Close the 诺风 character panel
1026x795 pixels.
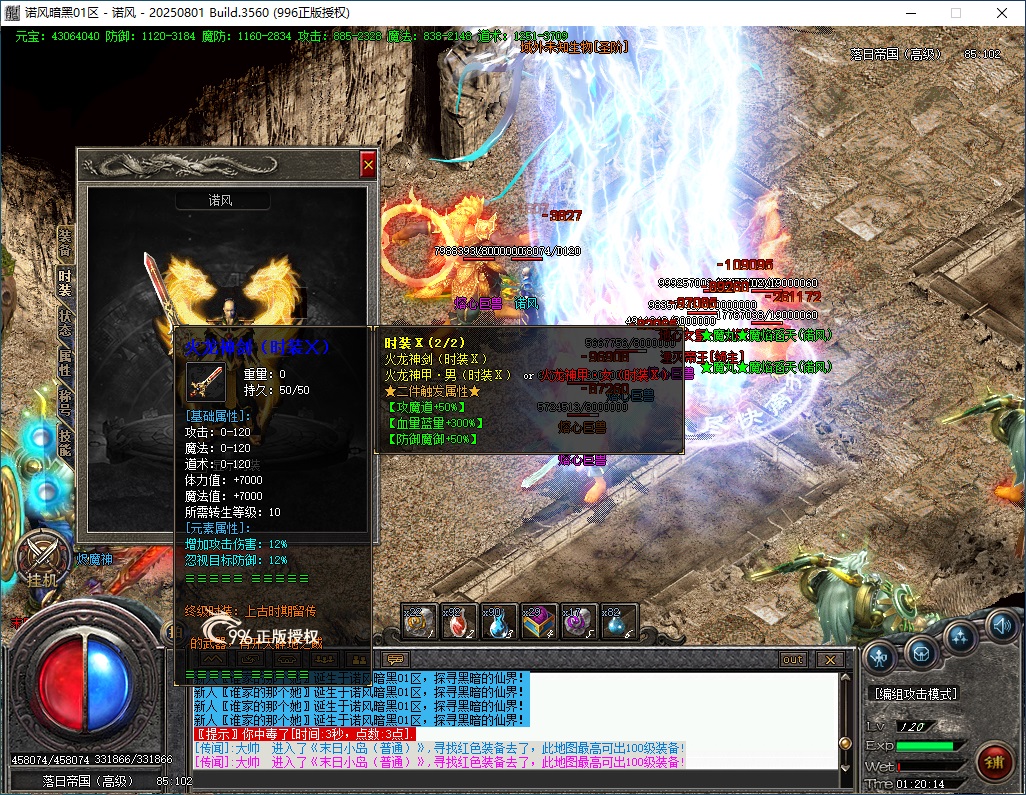(x=368, y=164)
